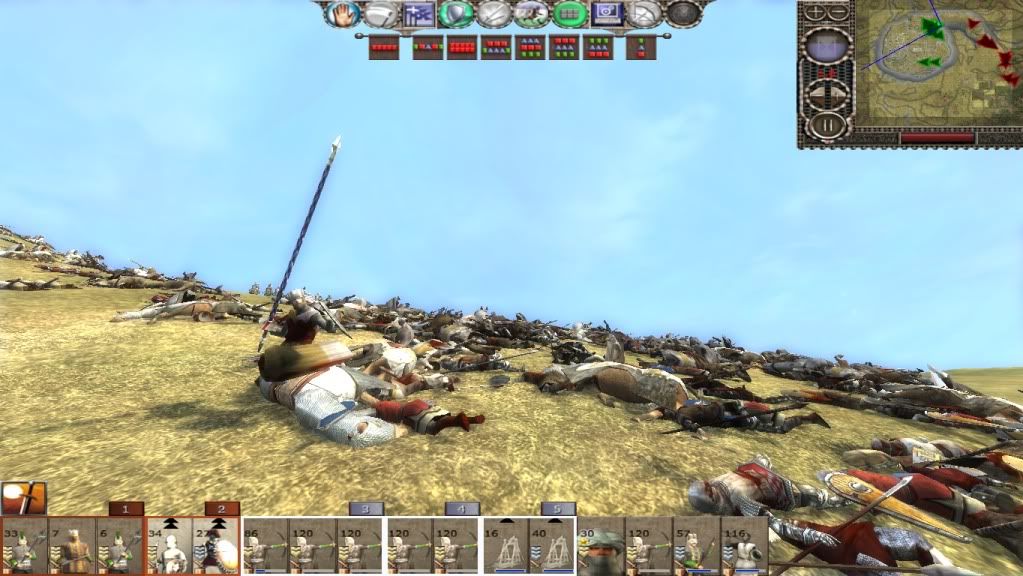Zoom out the minimap with minus button
The width and height of the screenshot is (1023, 576).
838,12
